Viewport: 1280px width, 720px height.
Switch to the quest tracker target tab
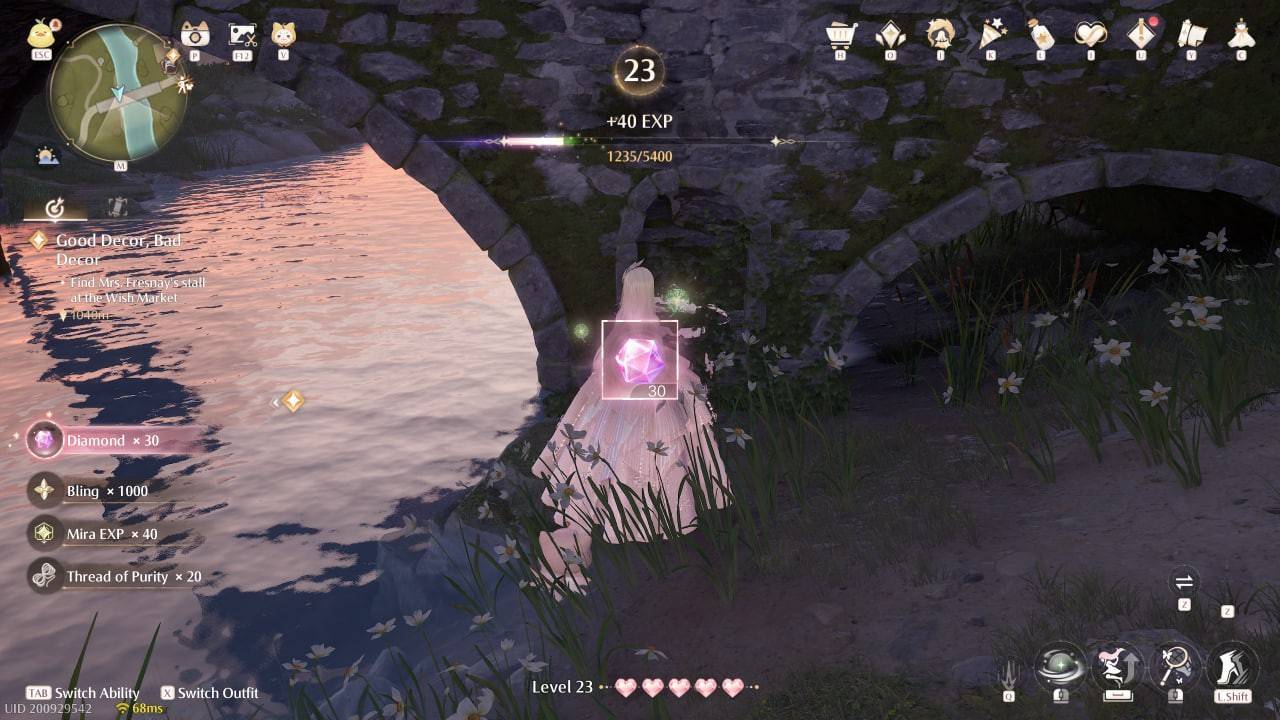(x=55, y=207)
